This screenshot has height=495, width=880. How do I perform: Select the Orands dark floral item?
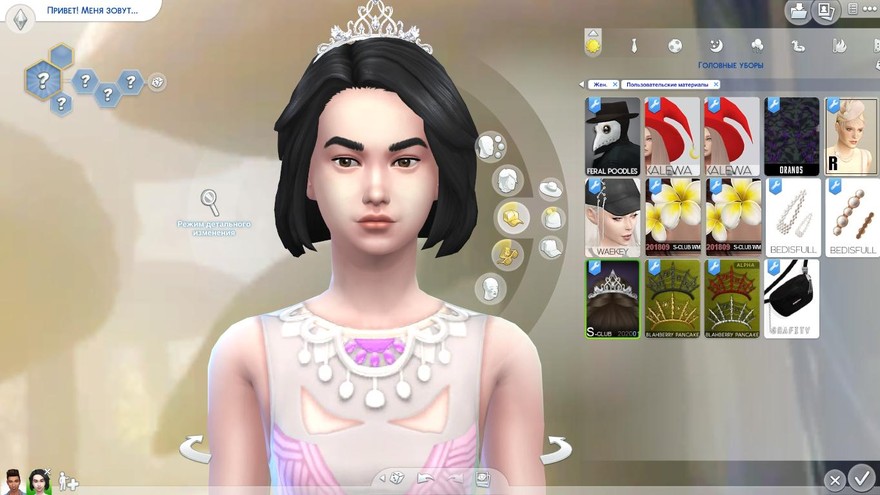tap(792, 136)
